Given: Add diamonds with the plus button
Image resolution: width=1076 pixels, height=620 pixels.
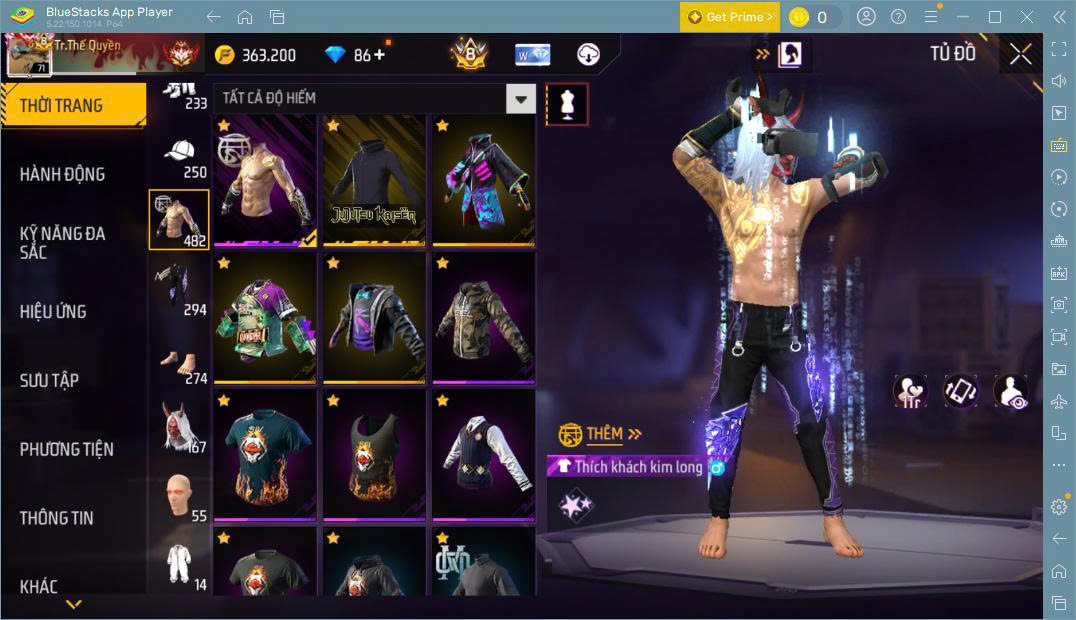Looking at the screenshot, I should click(x=379, y=55).
